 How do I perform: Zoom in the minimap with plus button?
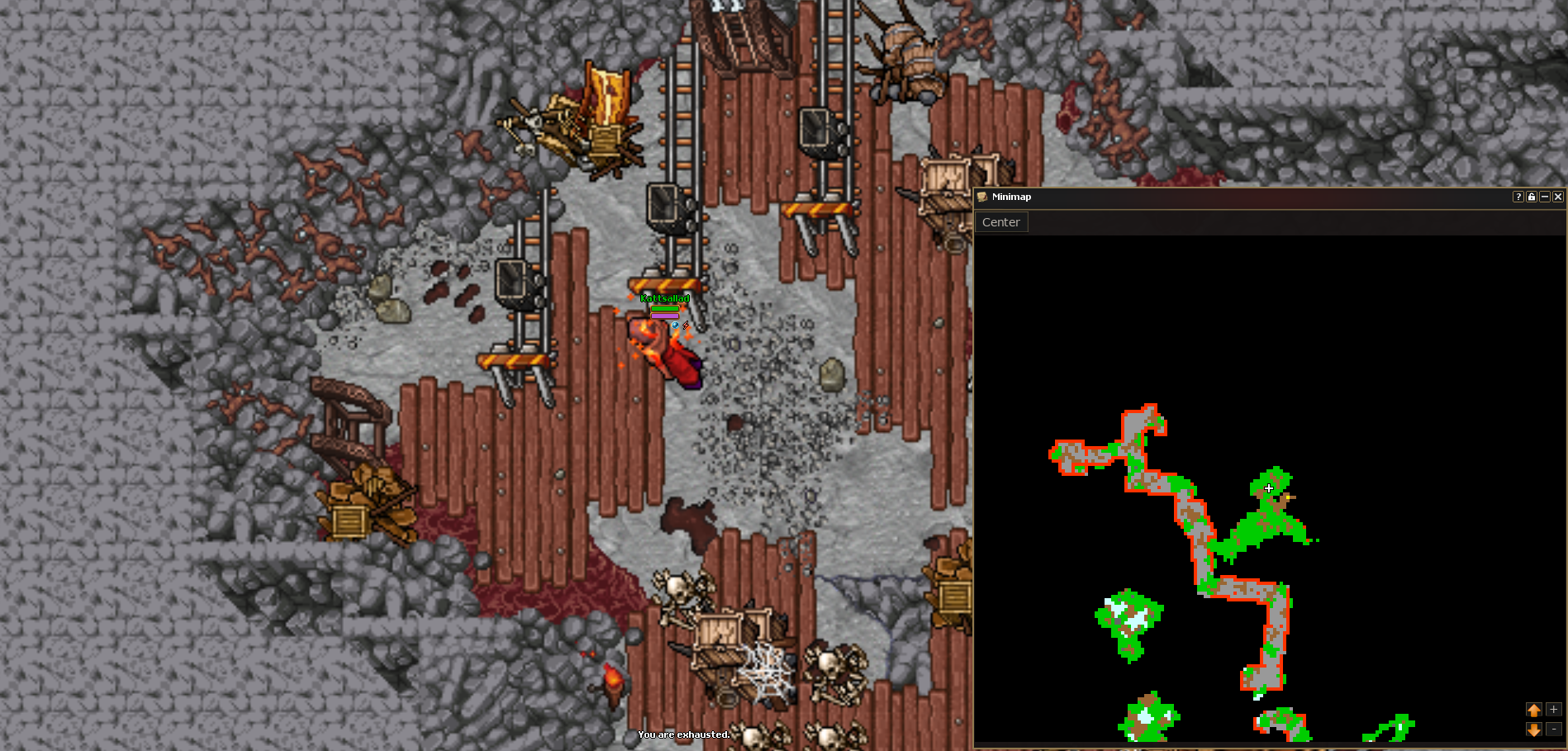1553,710
